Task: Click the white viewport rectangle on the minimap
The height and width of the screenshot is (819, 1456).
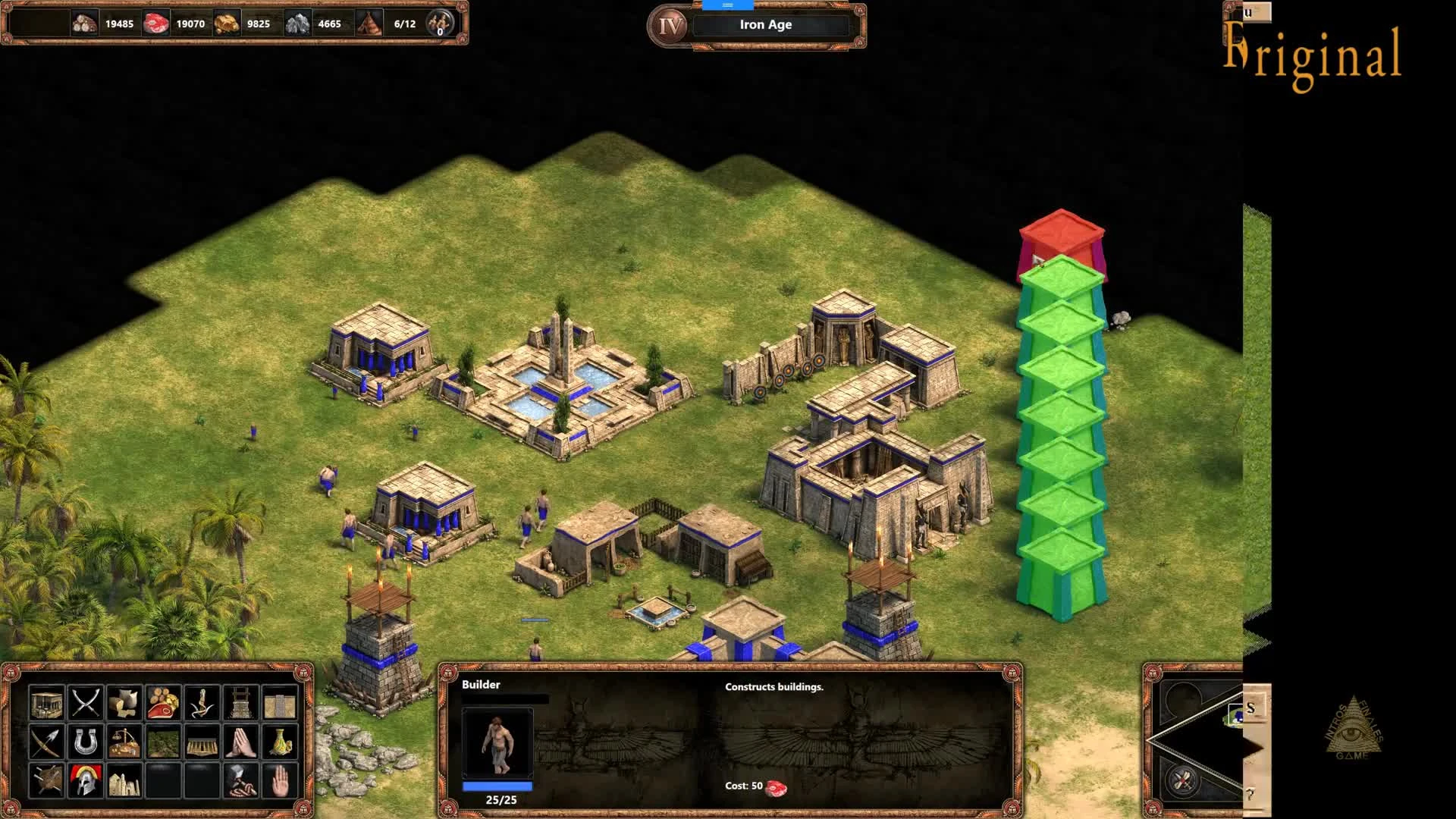Action: click(x=1236, y=715)
